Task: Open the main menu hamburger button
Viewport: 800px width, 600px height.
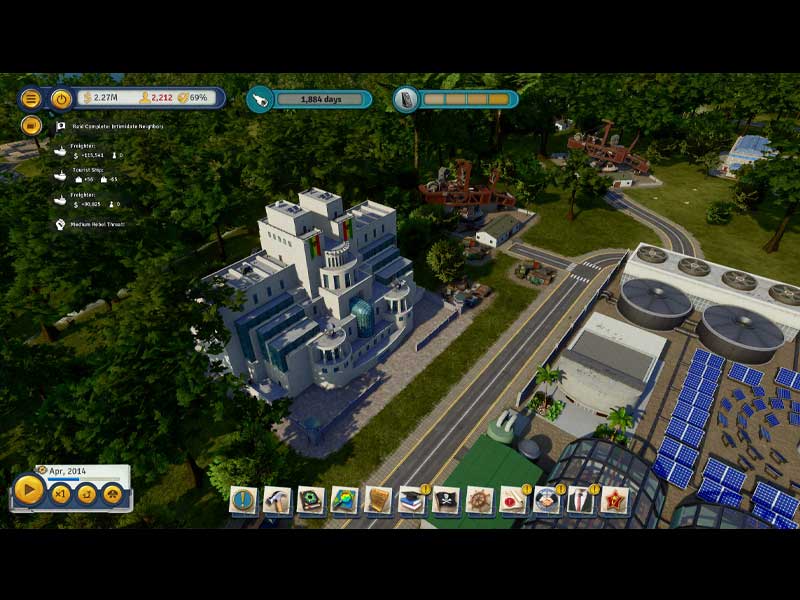Action: tap(31, 98)
